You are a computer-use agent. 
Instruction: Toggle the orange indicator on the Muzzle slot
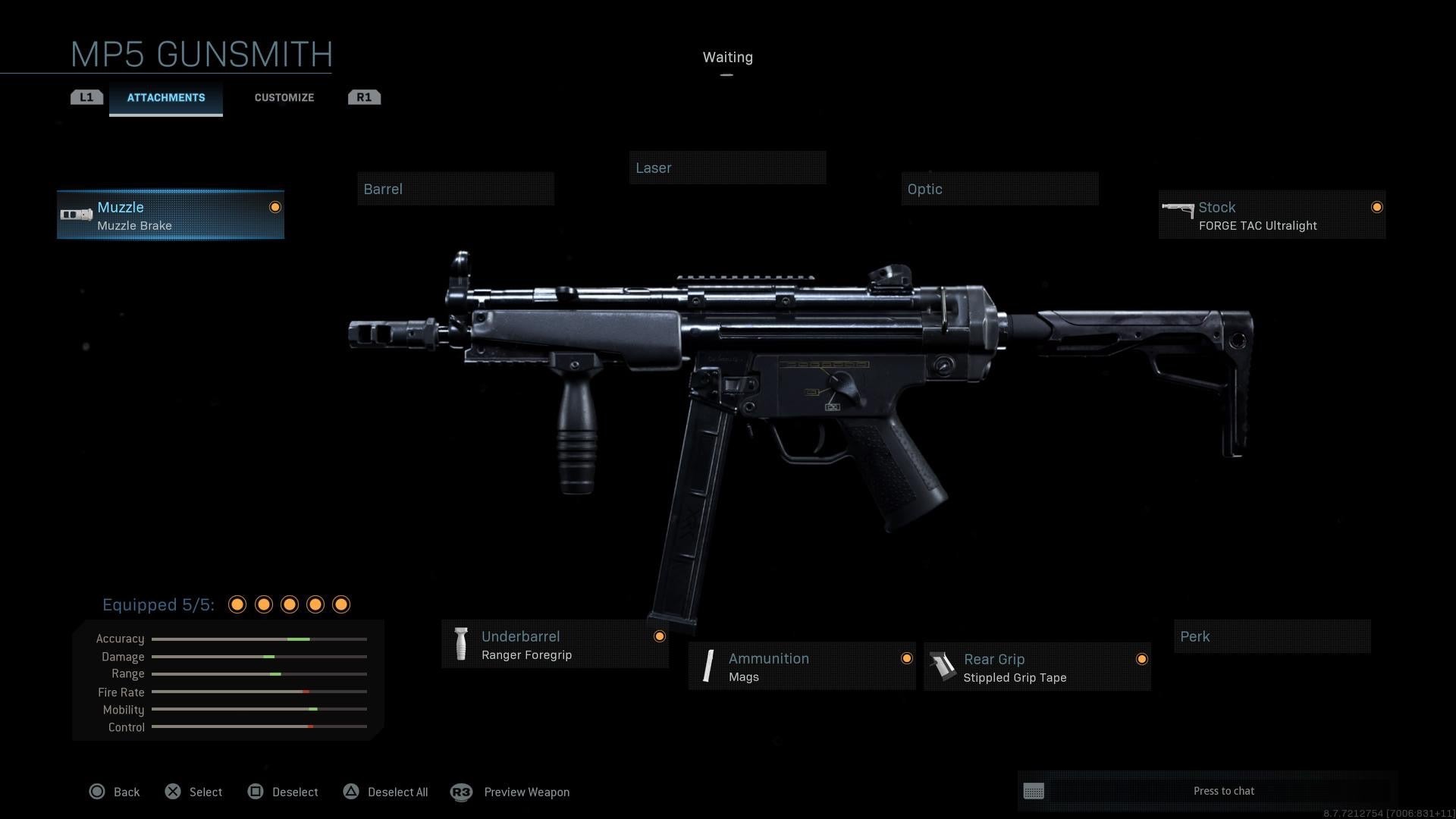[275, 206]
